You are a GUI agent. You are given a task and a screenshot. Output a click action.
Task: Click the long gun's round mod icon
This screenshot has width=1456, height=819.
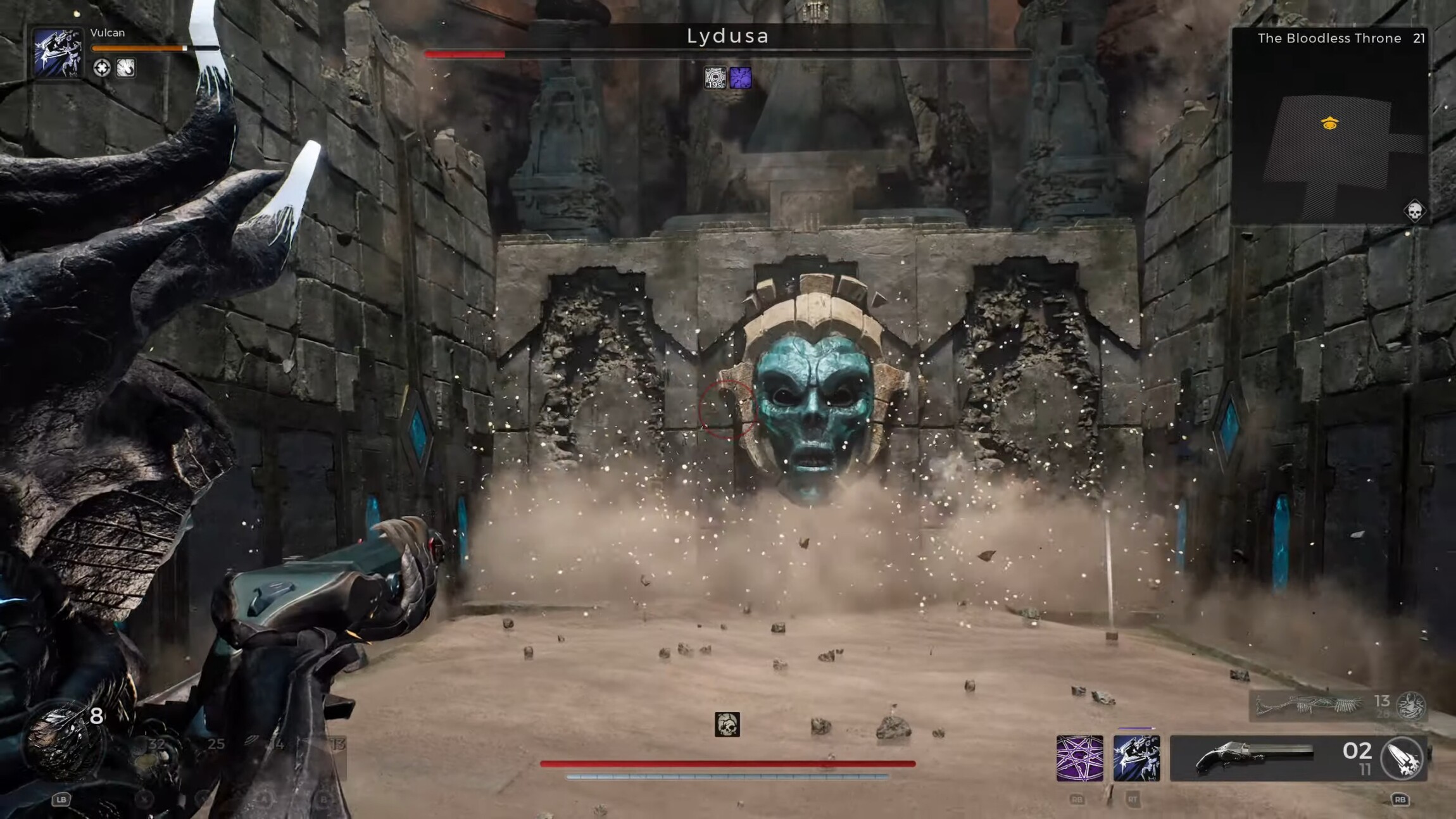pos(1411,706)
